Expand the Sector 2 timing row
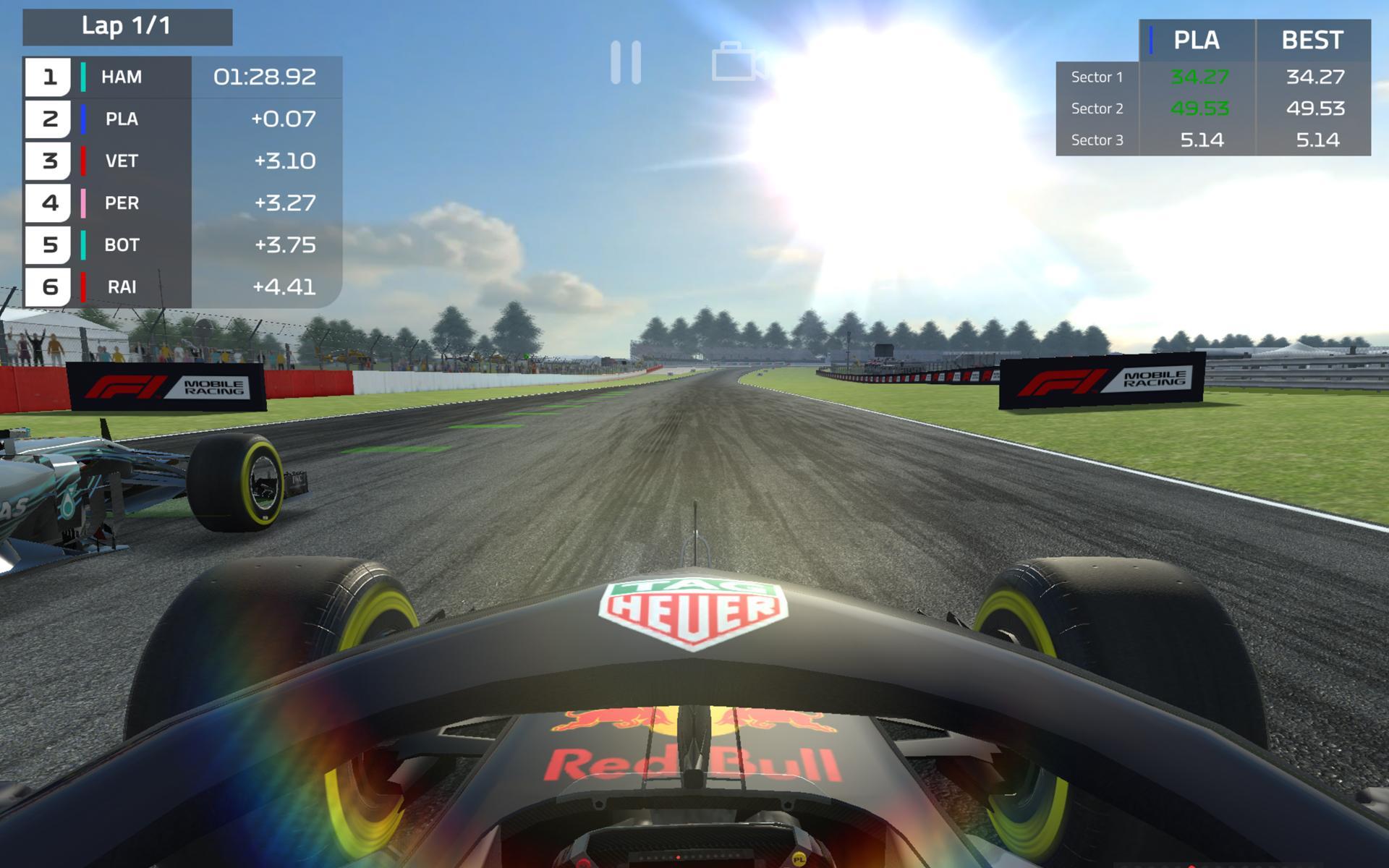The height and width of the screenshot is (868, 1389). pos(1097,109)
